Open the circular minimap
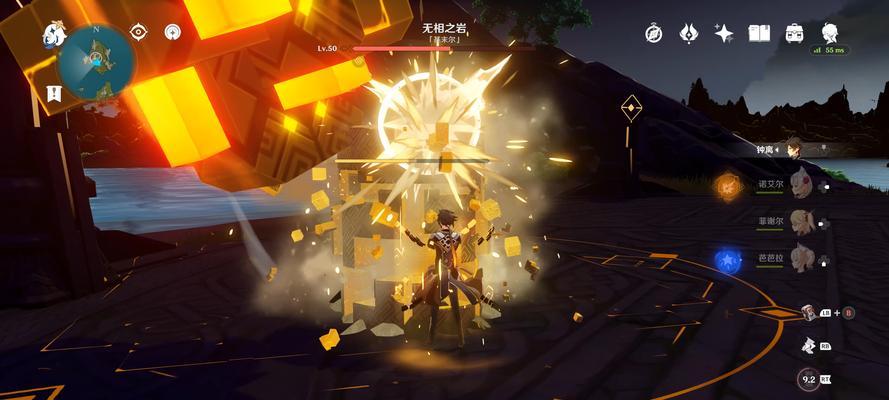Screen dimensions: 889x400 pos(97,60)
